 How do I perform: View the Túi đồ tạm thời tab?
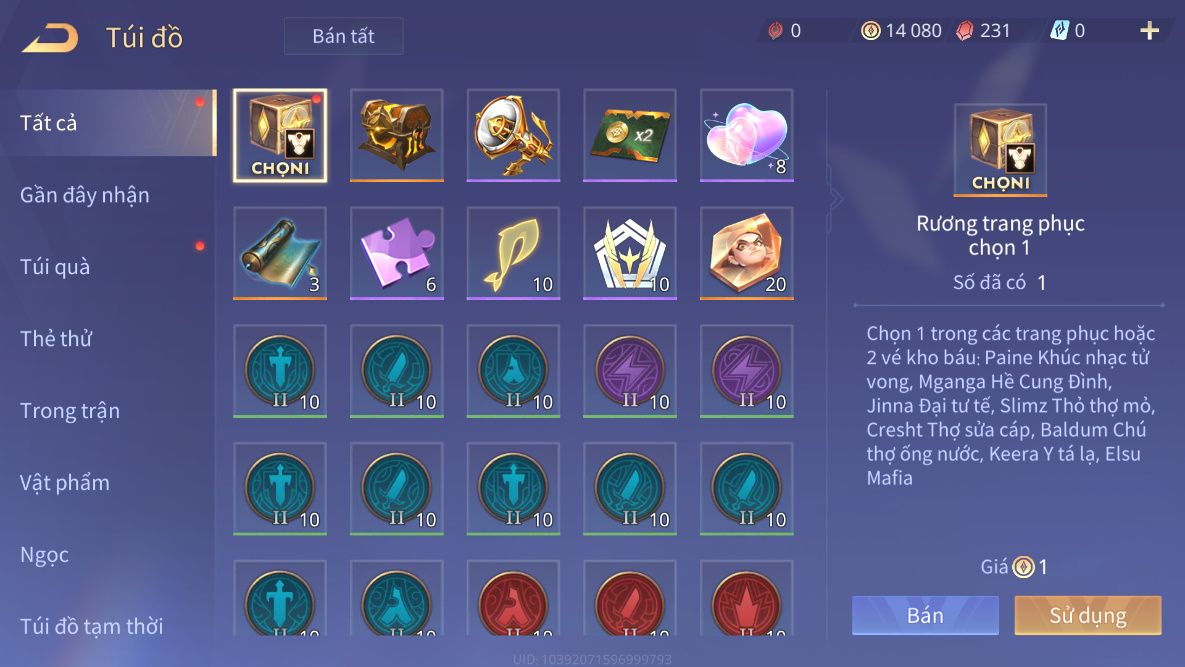coord(92,627)
